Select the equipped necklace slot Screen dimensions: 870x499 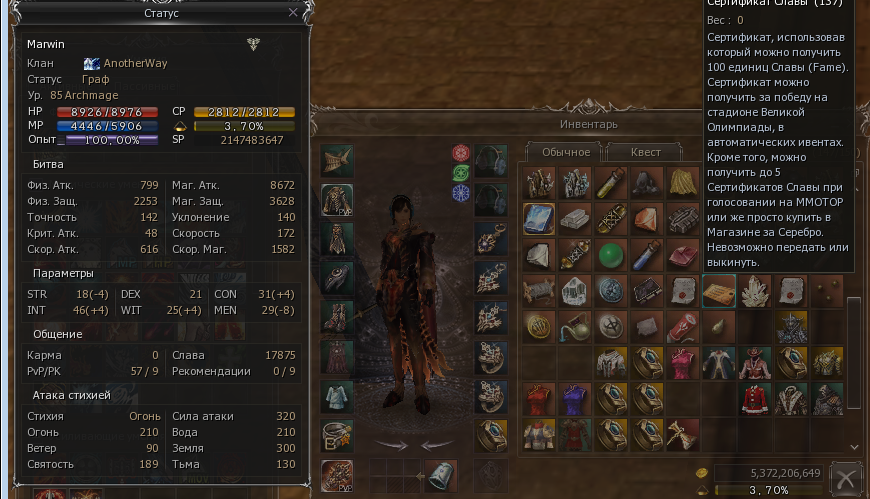click(x=490, y=238)
